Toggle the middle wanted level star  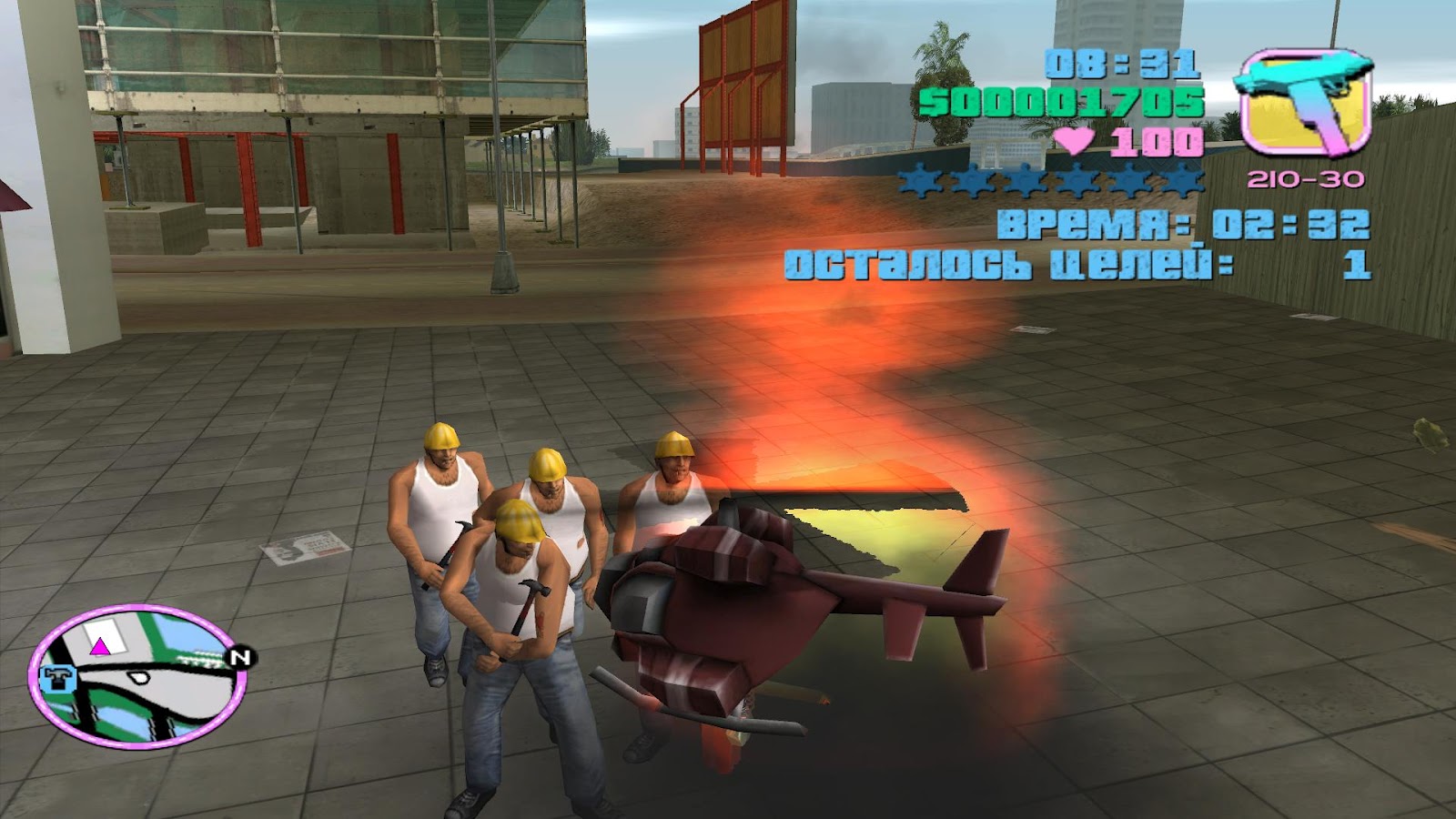coord(1028,182)
